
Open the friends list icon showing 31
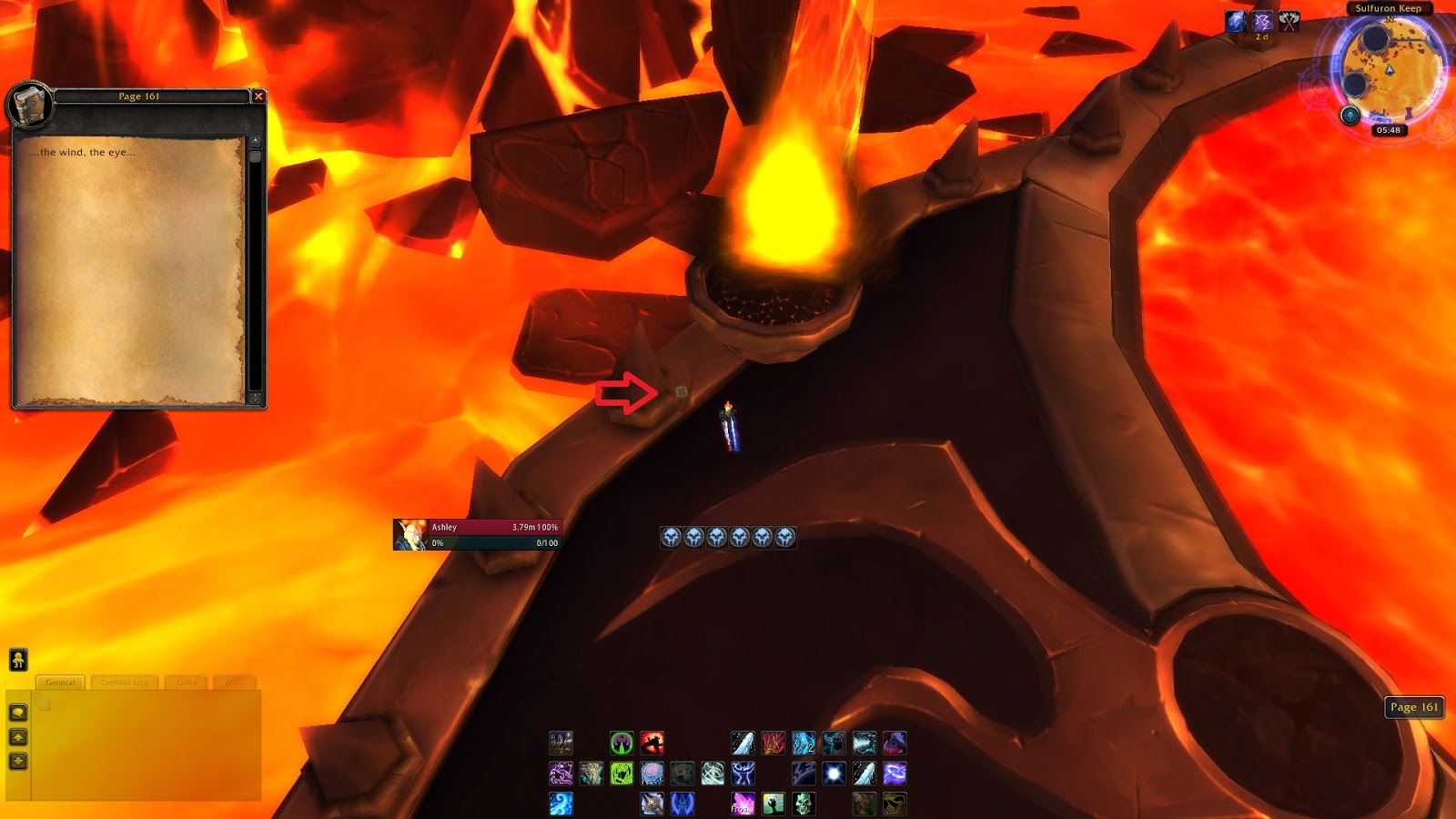(17, 659)
